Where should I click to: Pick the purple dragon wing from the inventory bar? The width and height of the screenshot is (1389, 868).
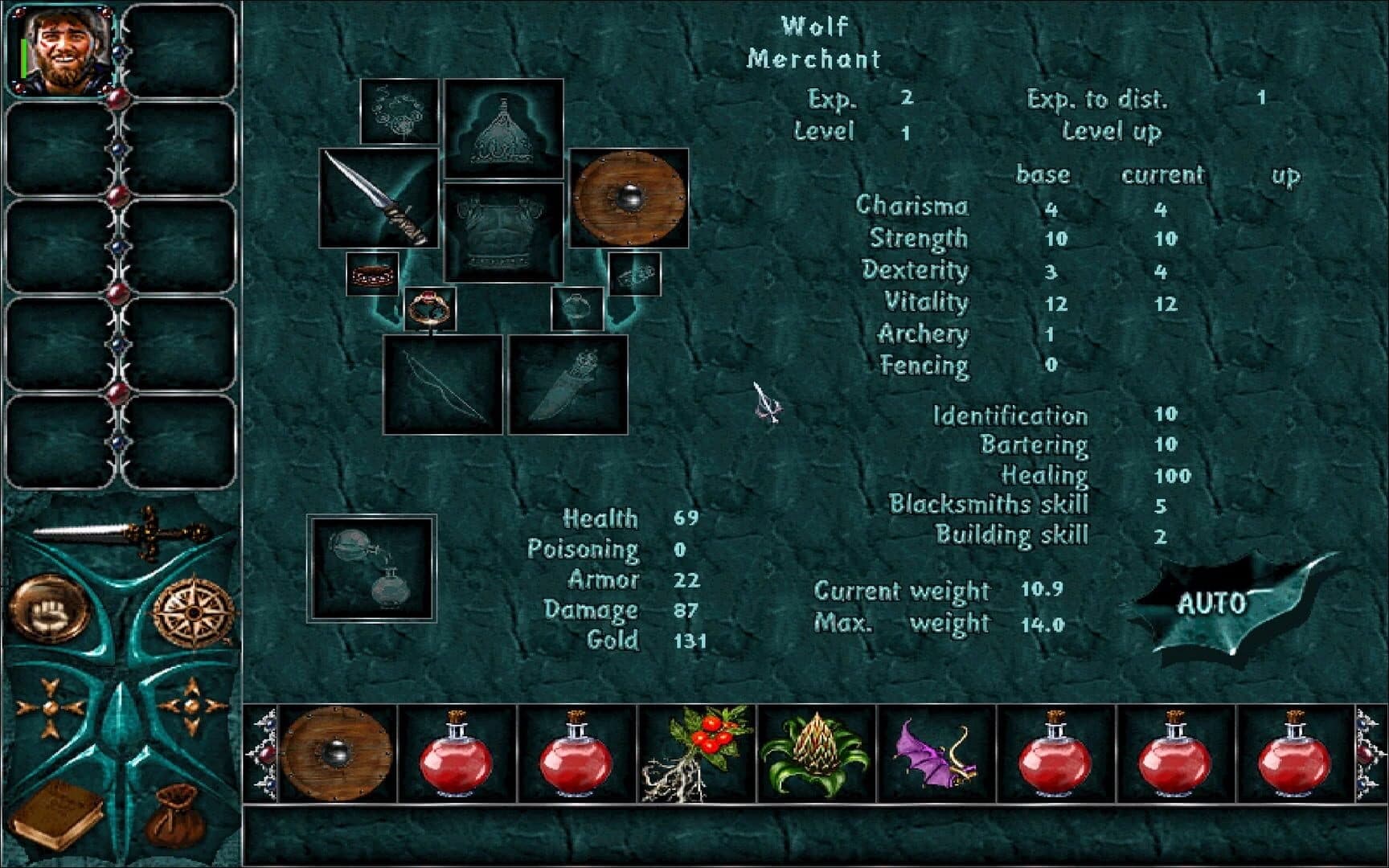[x=936, y=753]
